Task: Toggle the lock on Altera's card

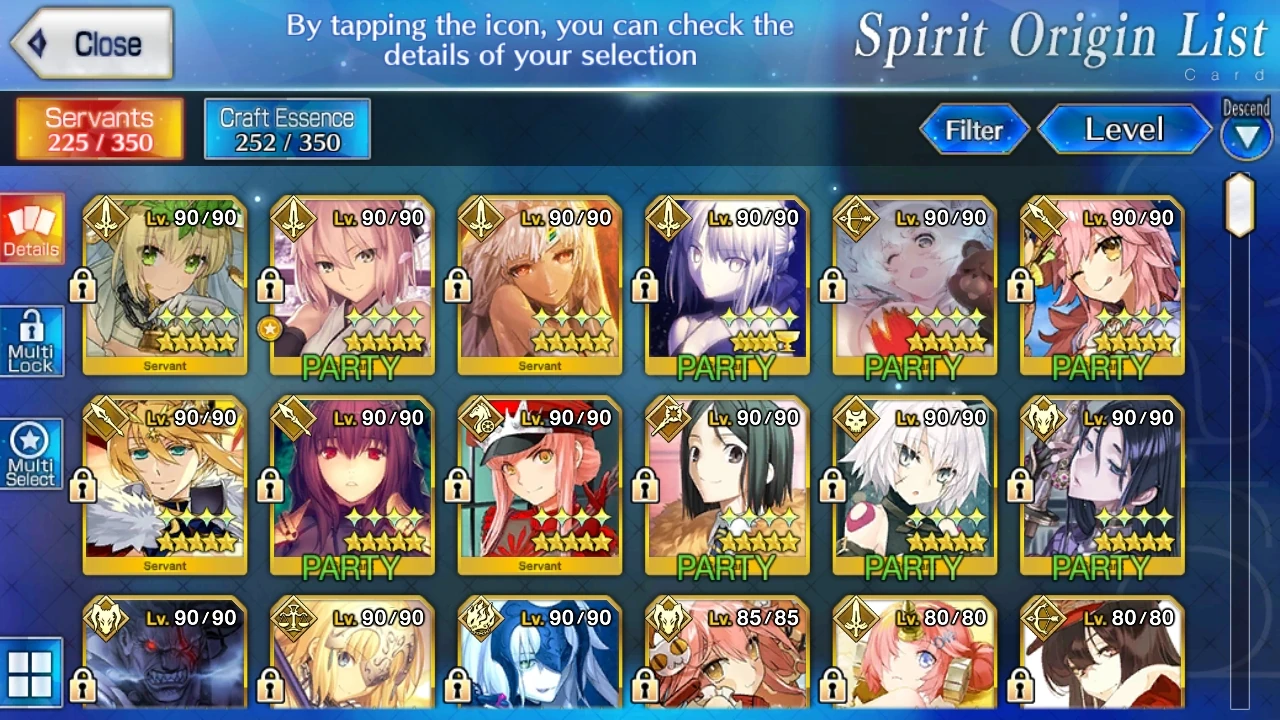Action: click(456, 287)
